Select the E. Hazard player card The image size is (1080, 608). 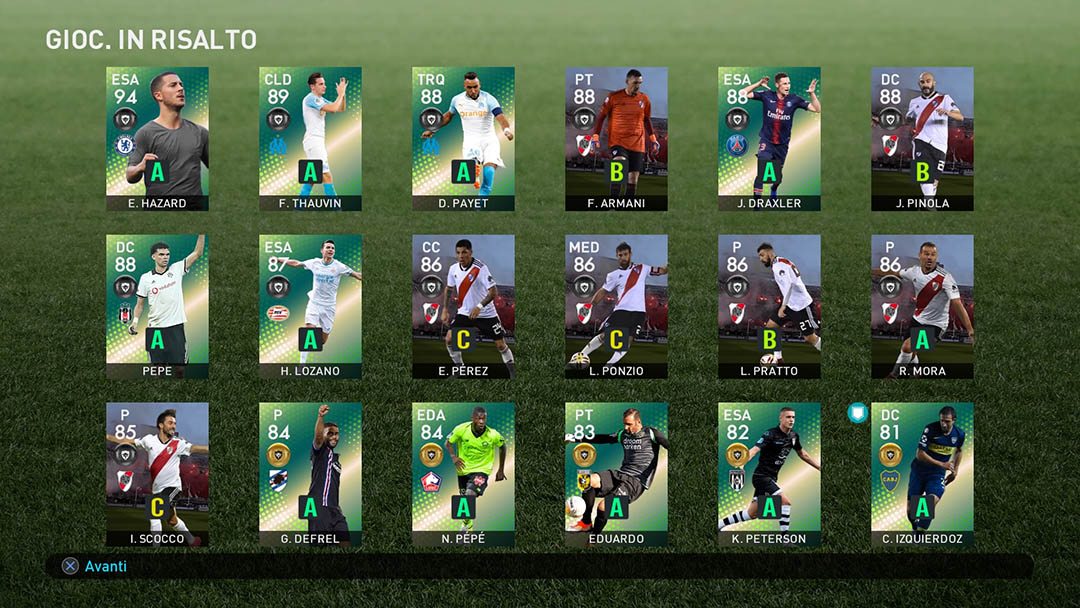[x=157, y=138]
